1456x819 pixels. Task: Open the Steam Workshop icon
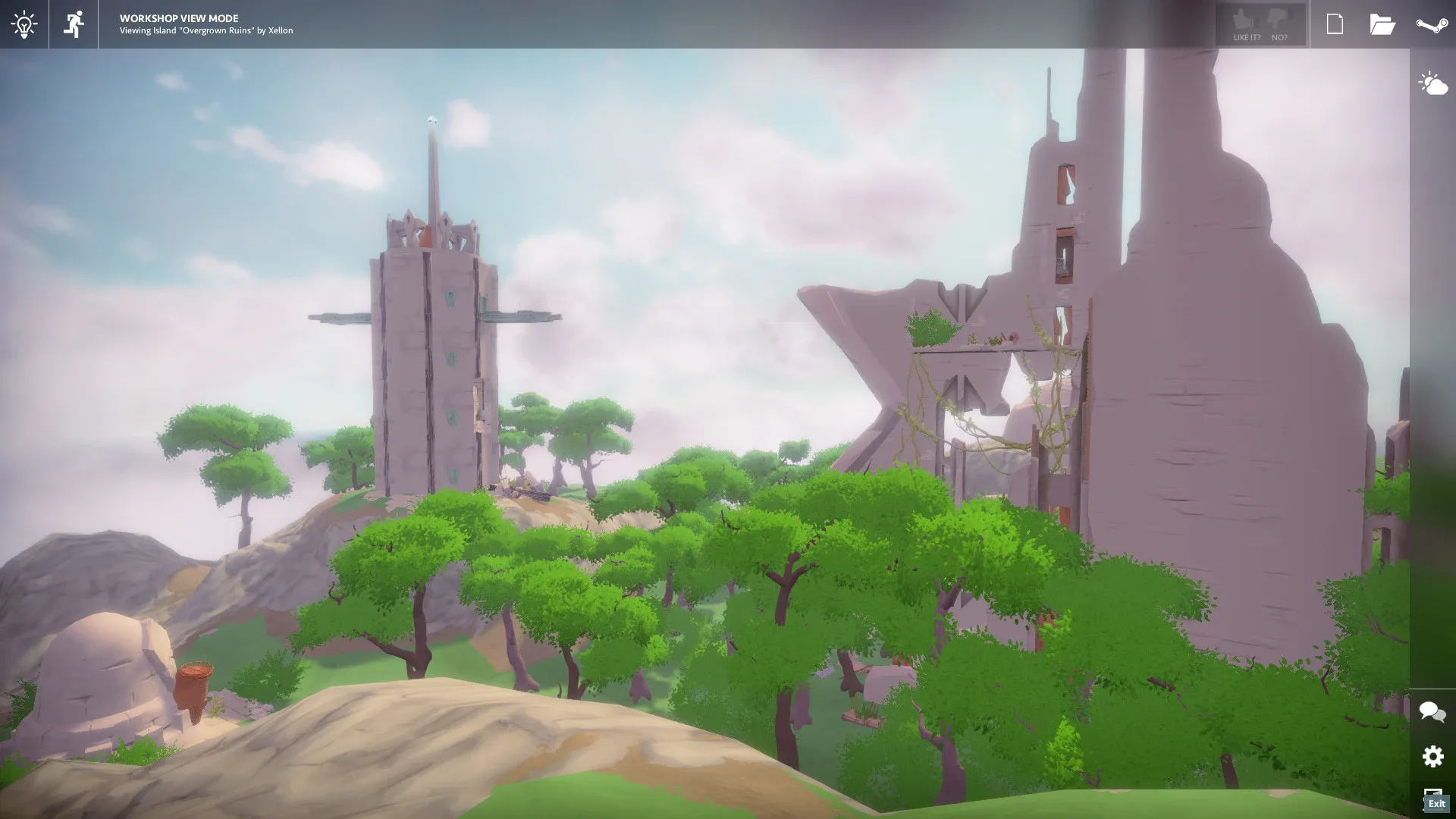1432,24
